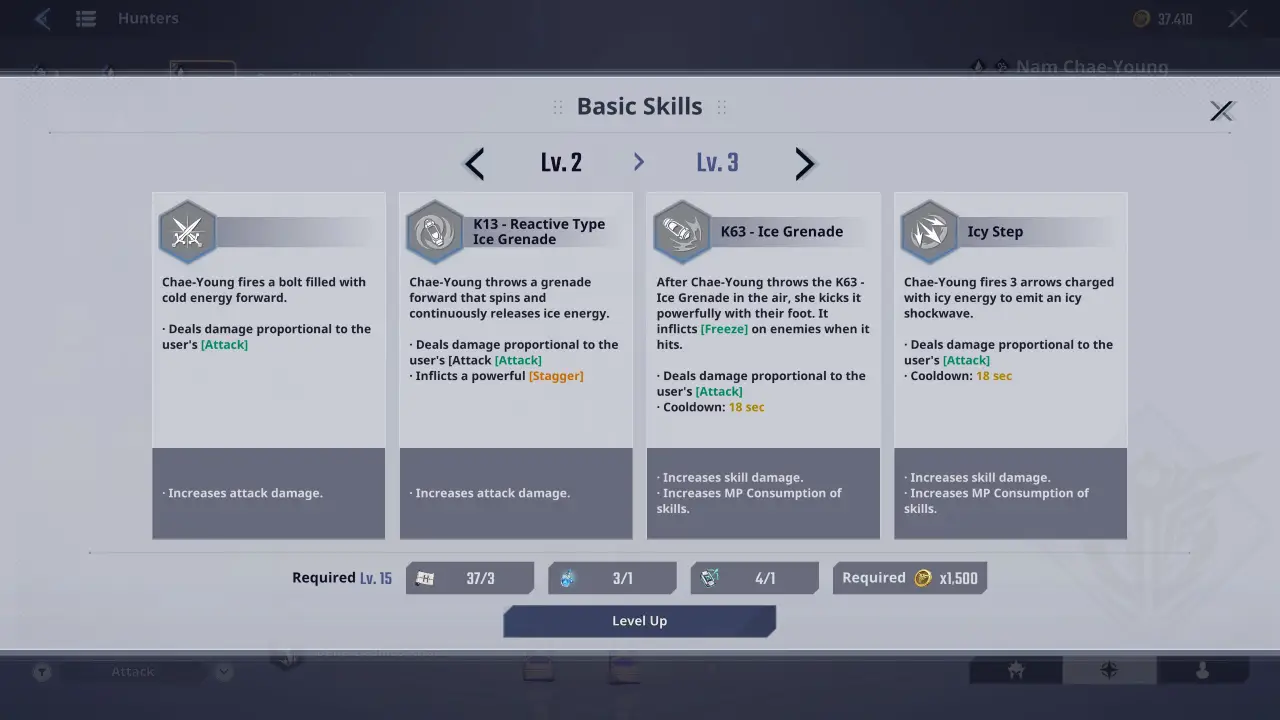Click the hamburger list icon near top left
This screenshot has height=720, width=1280.
(86, 17)
